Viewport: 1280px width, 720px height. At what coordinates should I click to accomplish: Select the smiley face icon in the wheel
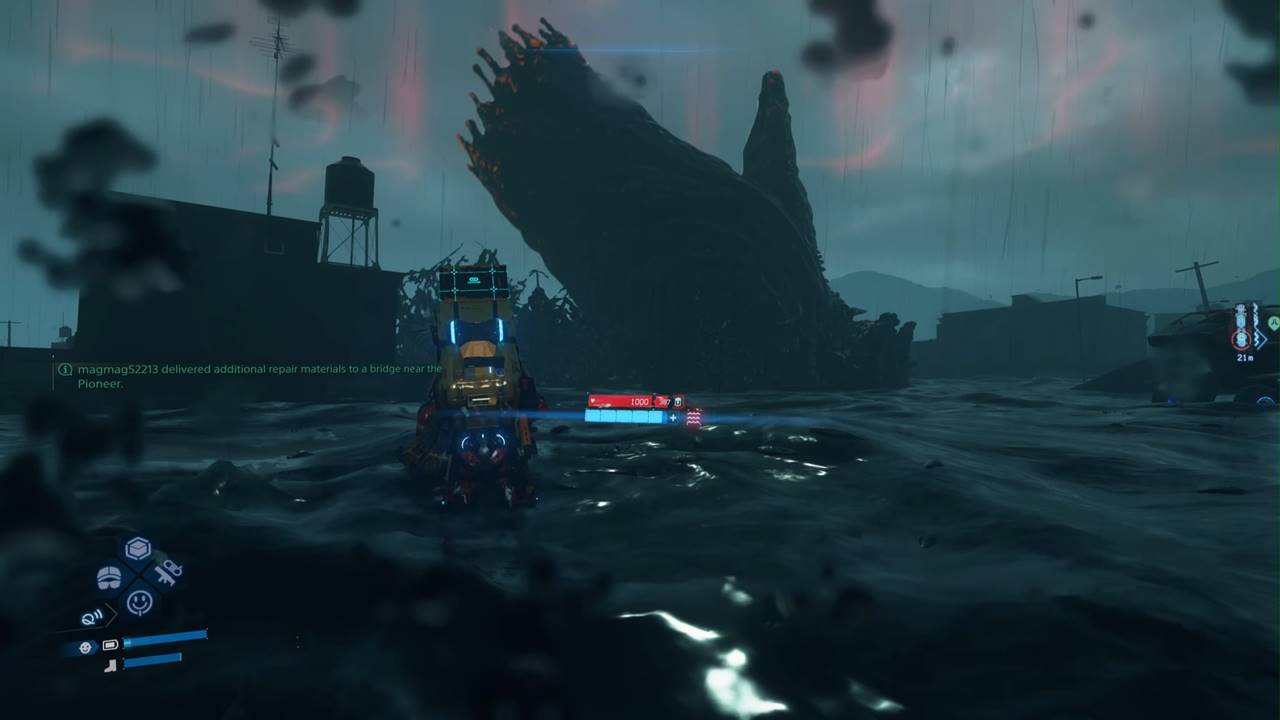(139, 602)
